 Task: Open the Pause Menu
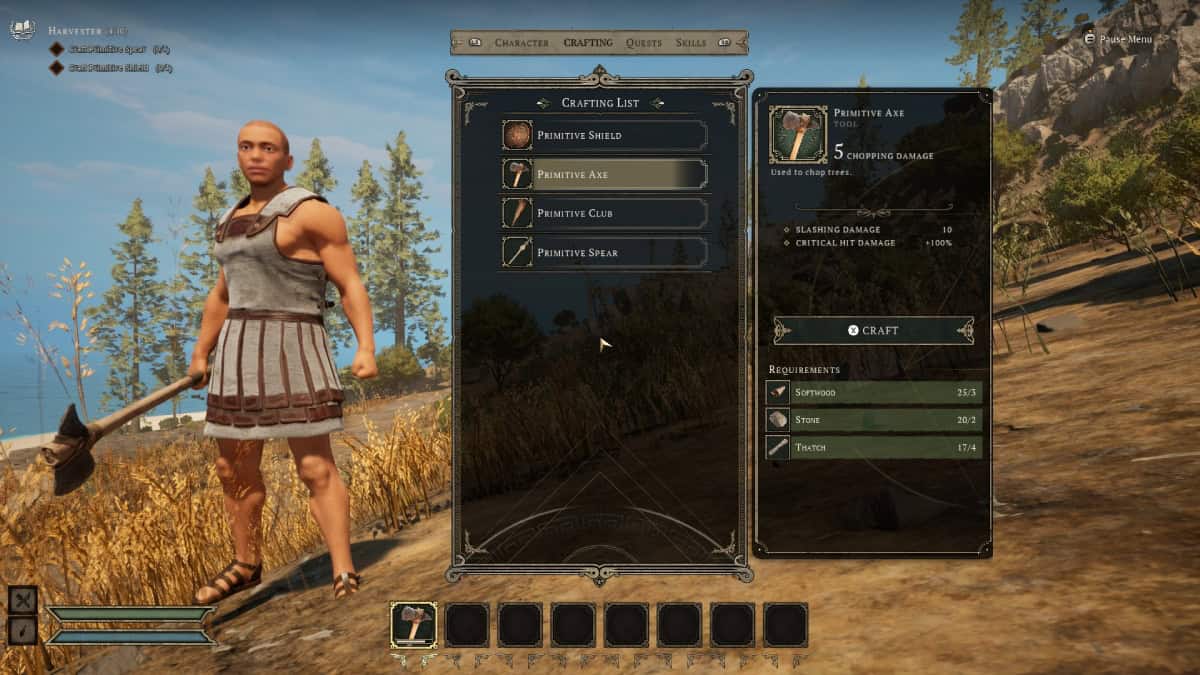pos(1118,39)
